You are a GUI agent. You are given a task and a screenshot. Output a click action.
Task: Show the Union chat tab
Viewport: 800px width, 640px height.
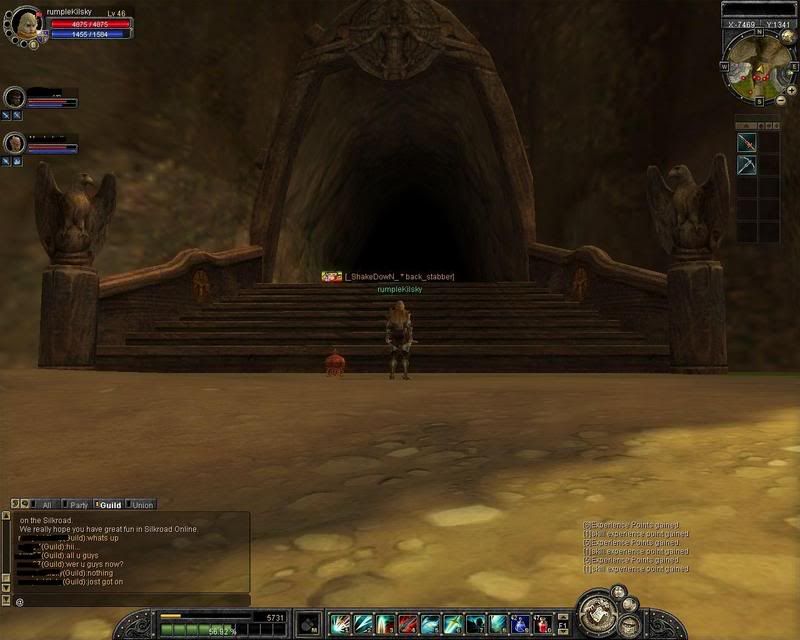click(141, 505)
